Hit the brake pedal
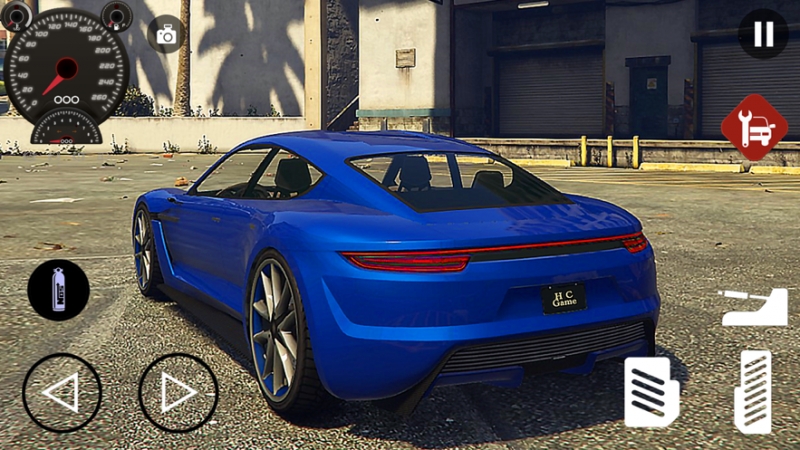Viewport: 800px width, 450px height. [652, 391]
